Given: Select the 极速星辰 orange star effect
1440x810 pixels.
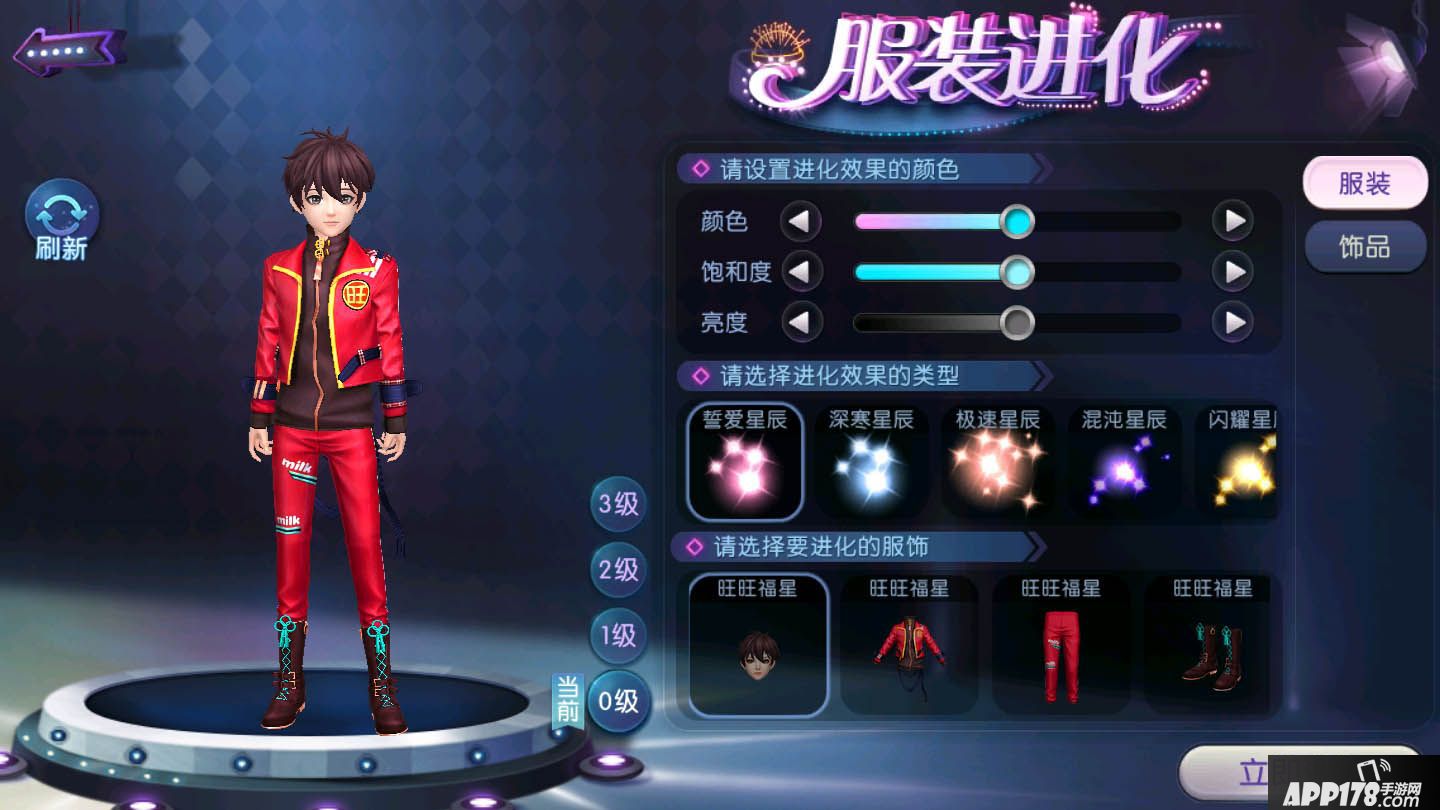Looking at the screenshot, I should (997, 460).
